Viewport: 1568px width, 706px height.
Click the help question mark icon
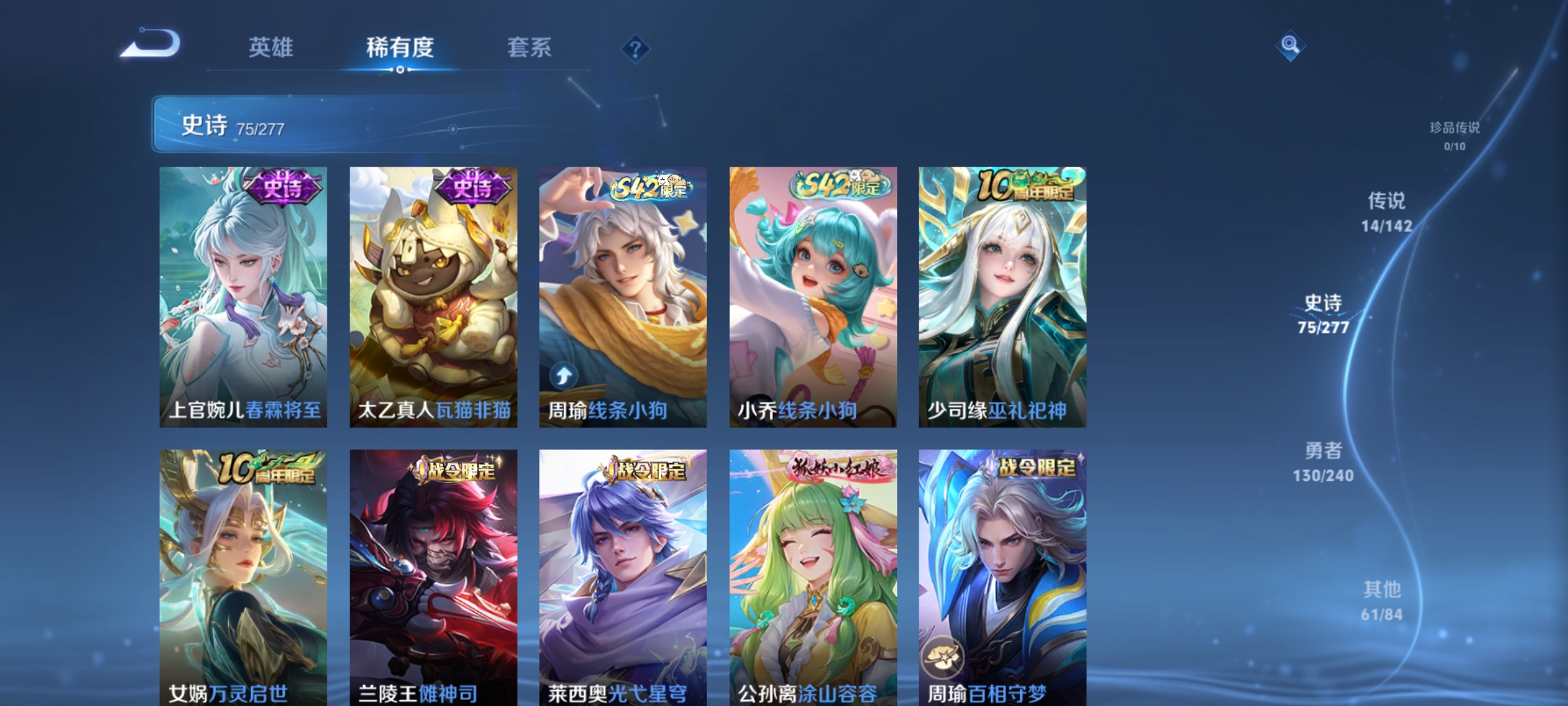637,50
